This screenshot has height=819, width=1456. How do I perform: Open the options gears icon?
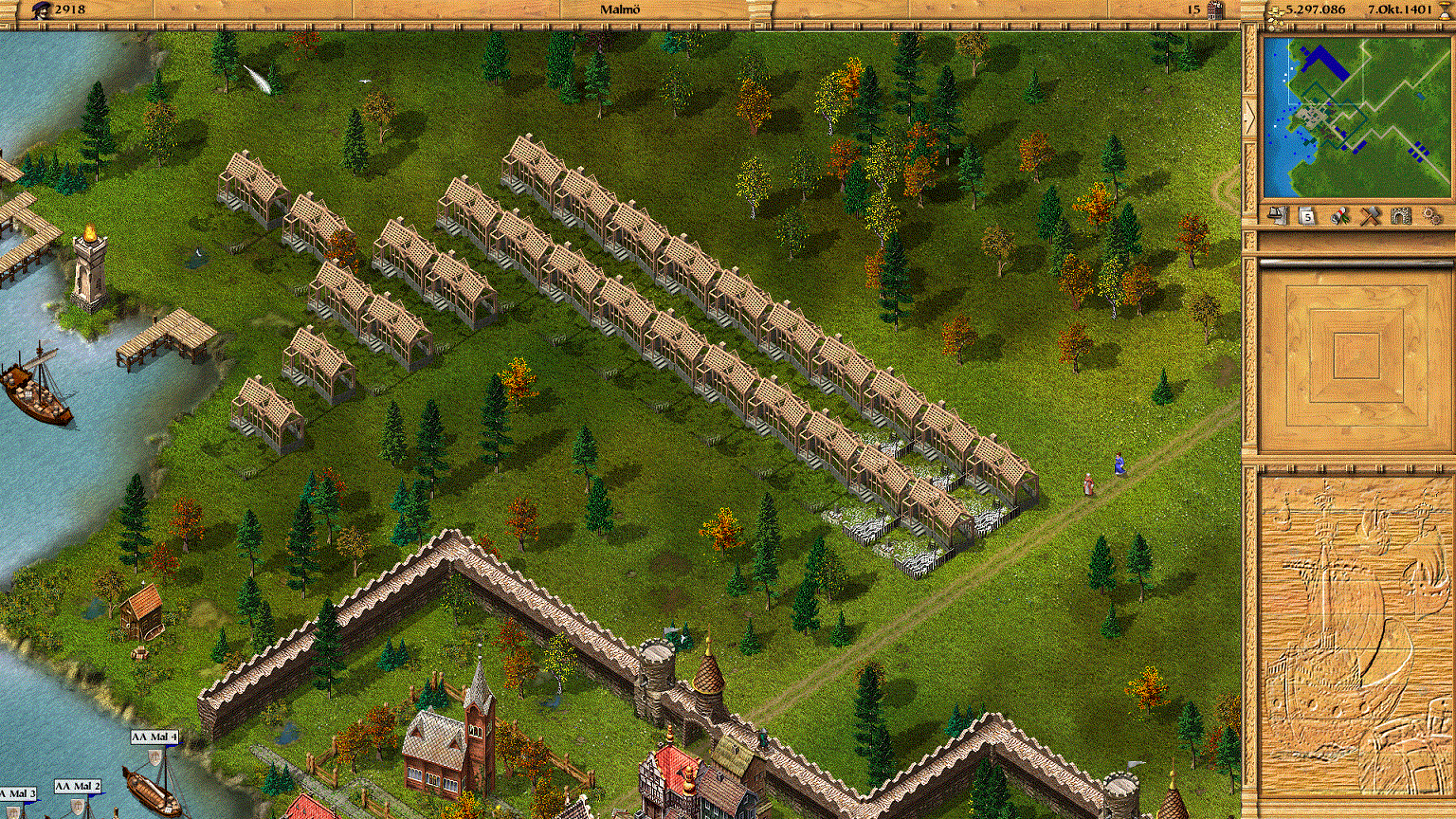point(1432,216)
